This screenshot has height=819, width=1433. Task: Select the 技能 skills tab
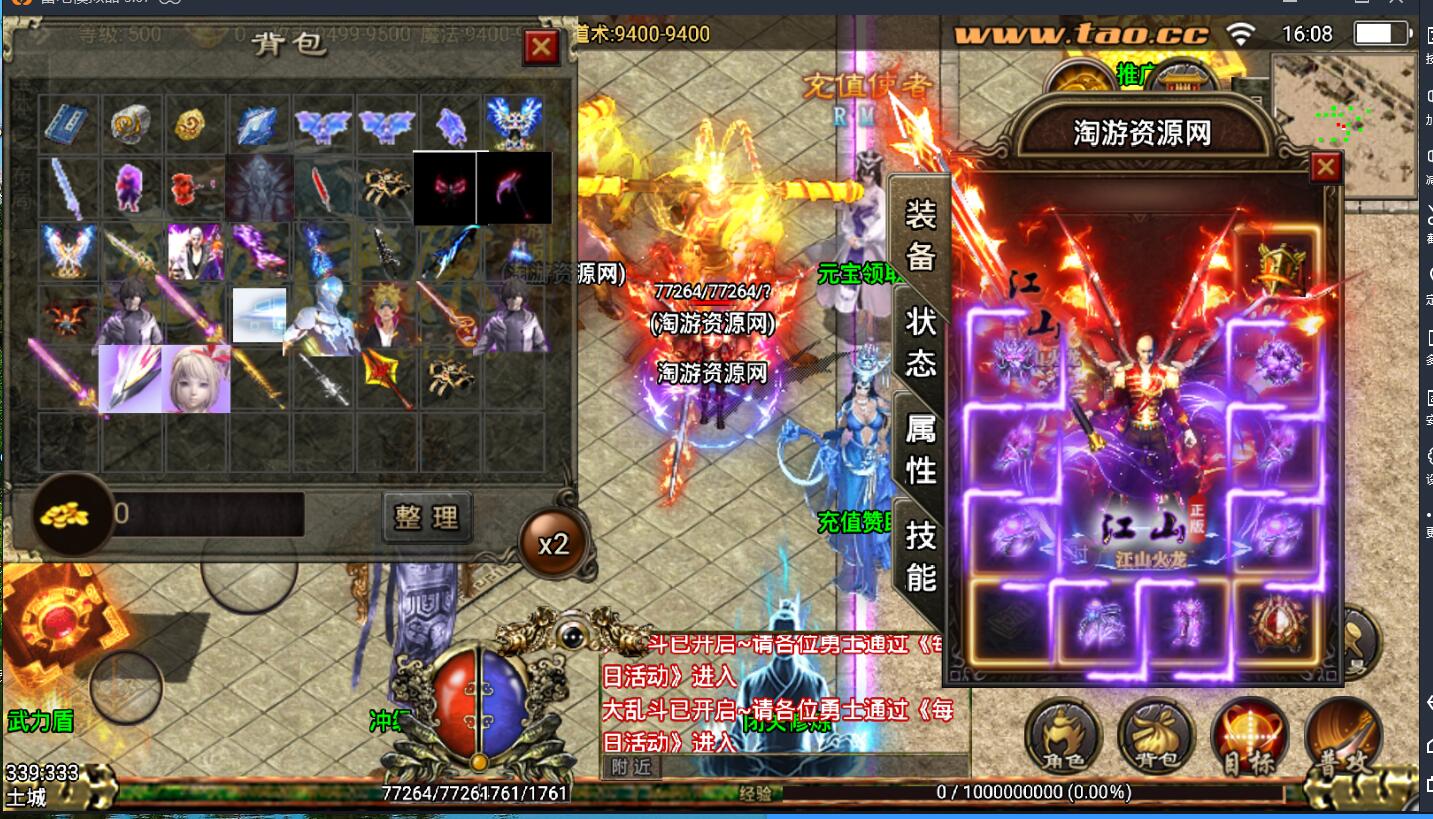click(920, 556)
